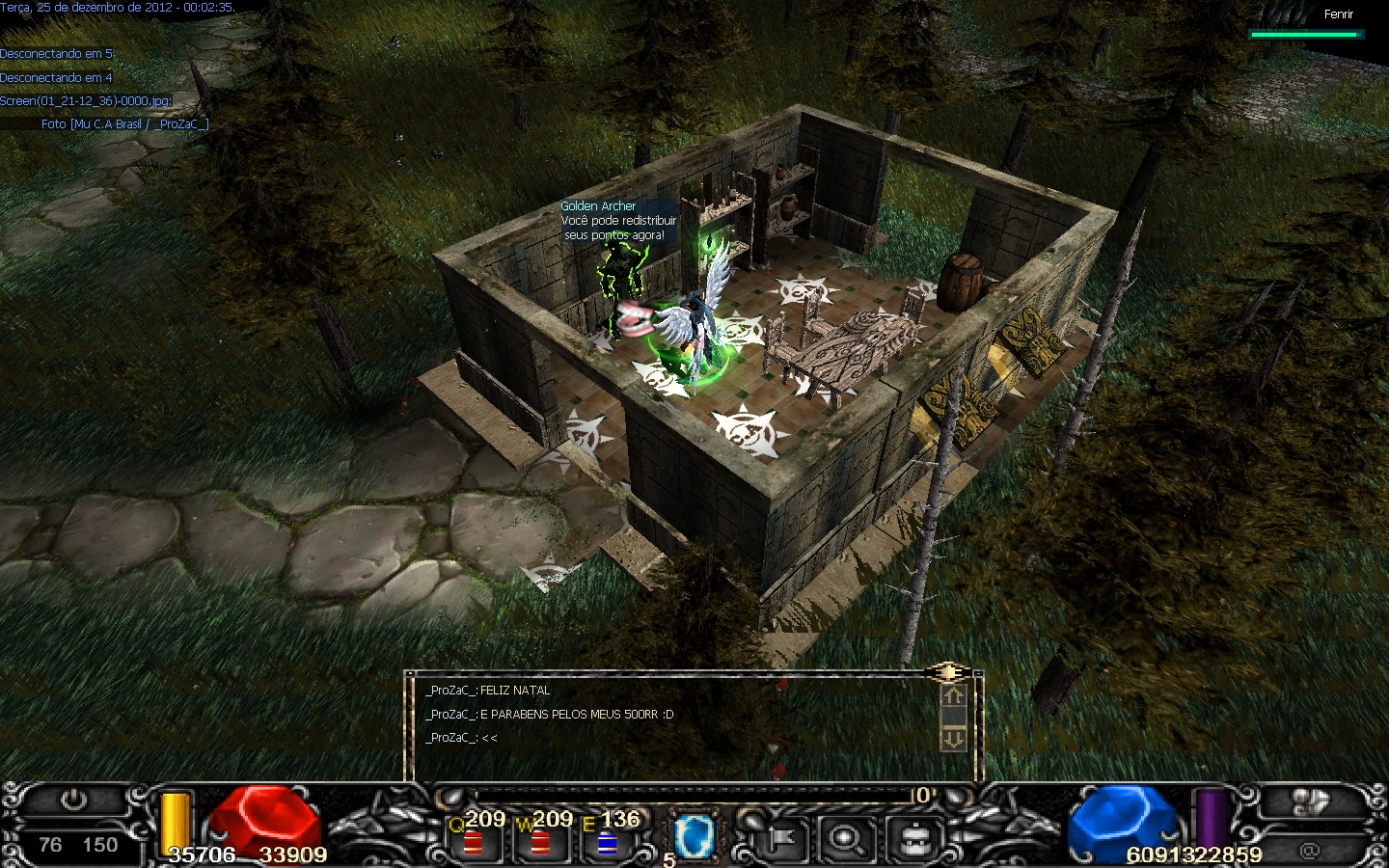Select the blue shield skill icon
This screenshot has height=868, width=1389.
692,835
